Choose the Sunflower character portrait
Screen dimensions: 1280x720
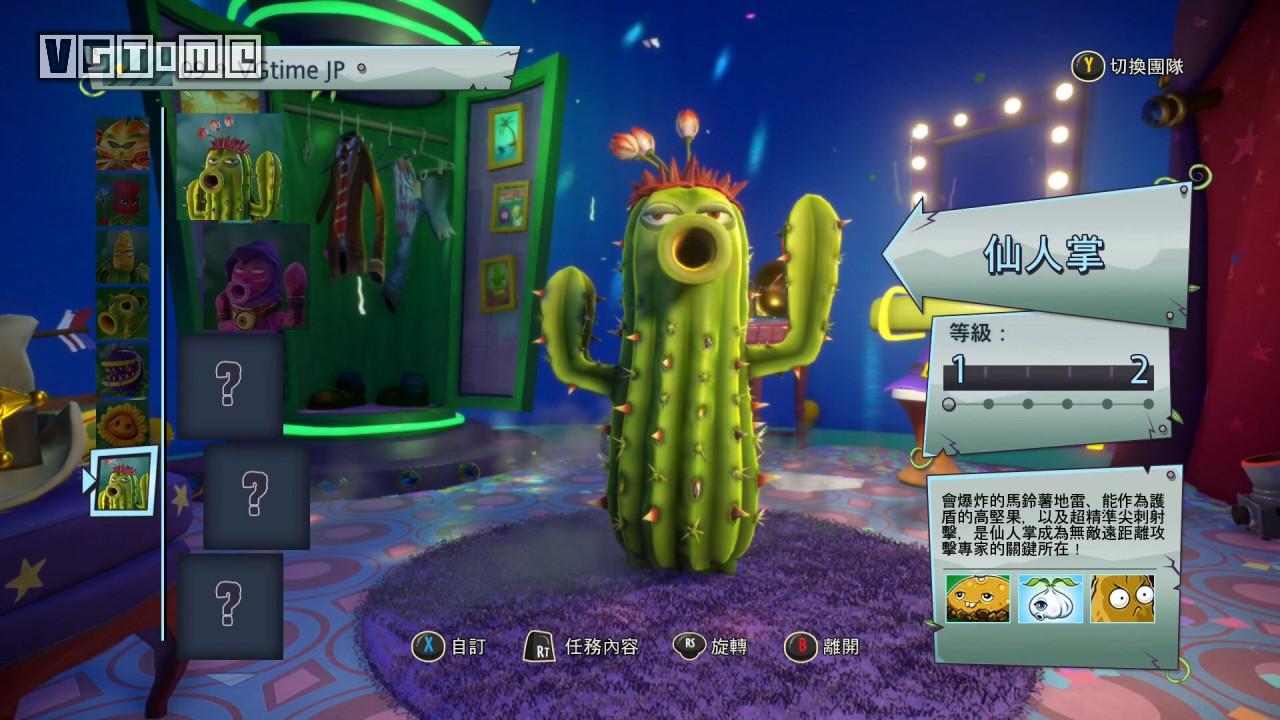click(x=122, y=423)
